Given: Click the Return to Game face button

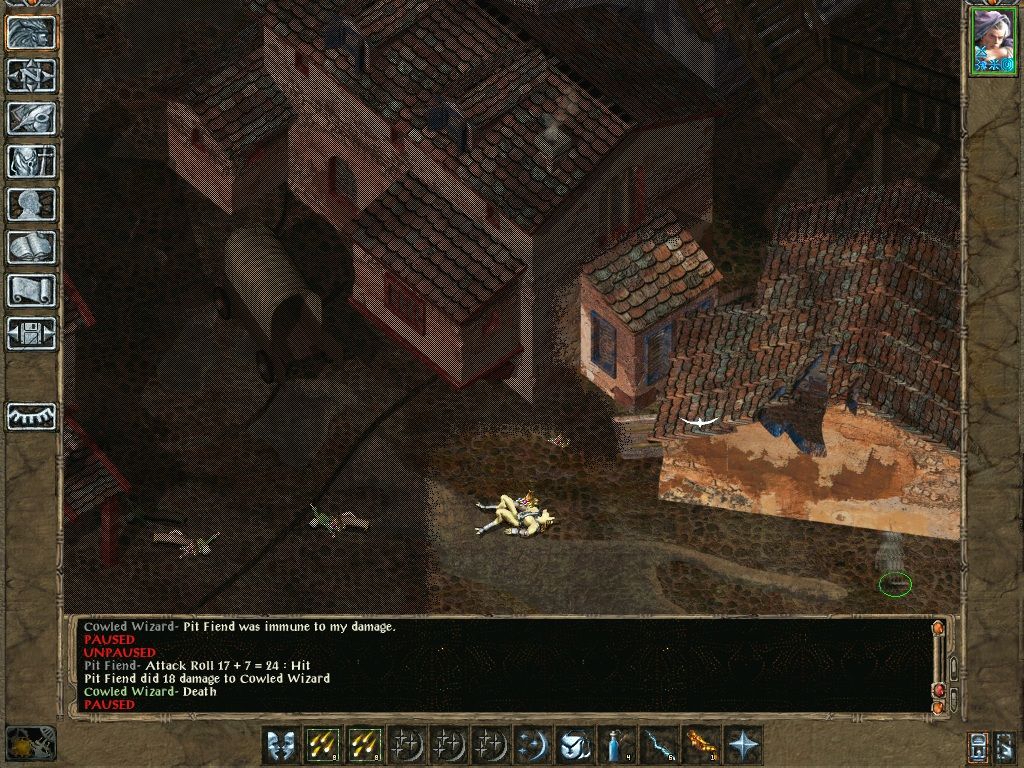Looking at the screenshot, I should click(31, 32).
